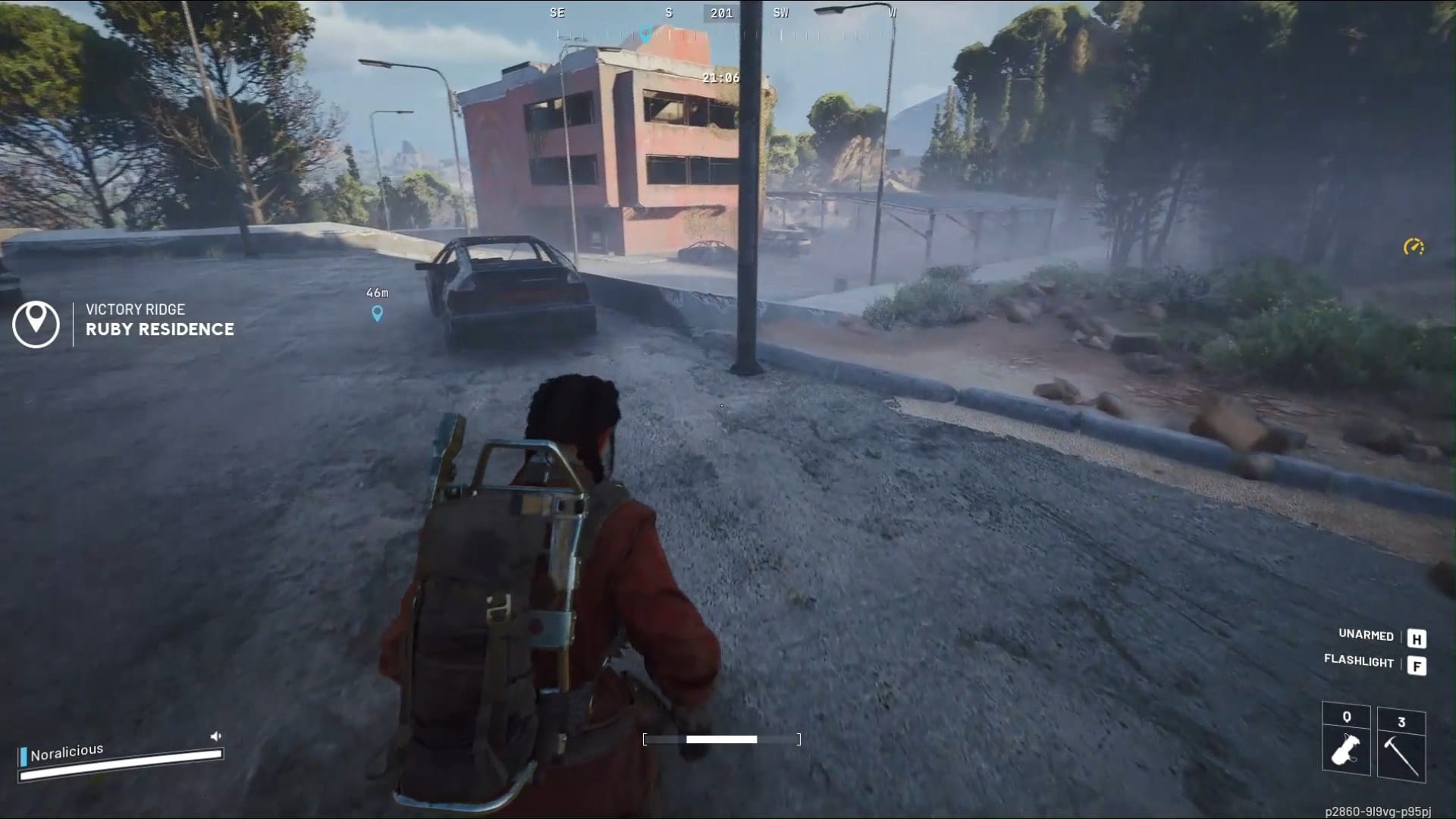Click the speaker icon above Noralicious bar
Image resolution: width=1456 pixels, height=819 pixels.
point(216,734)
